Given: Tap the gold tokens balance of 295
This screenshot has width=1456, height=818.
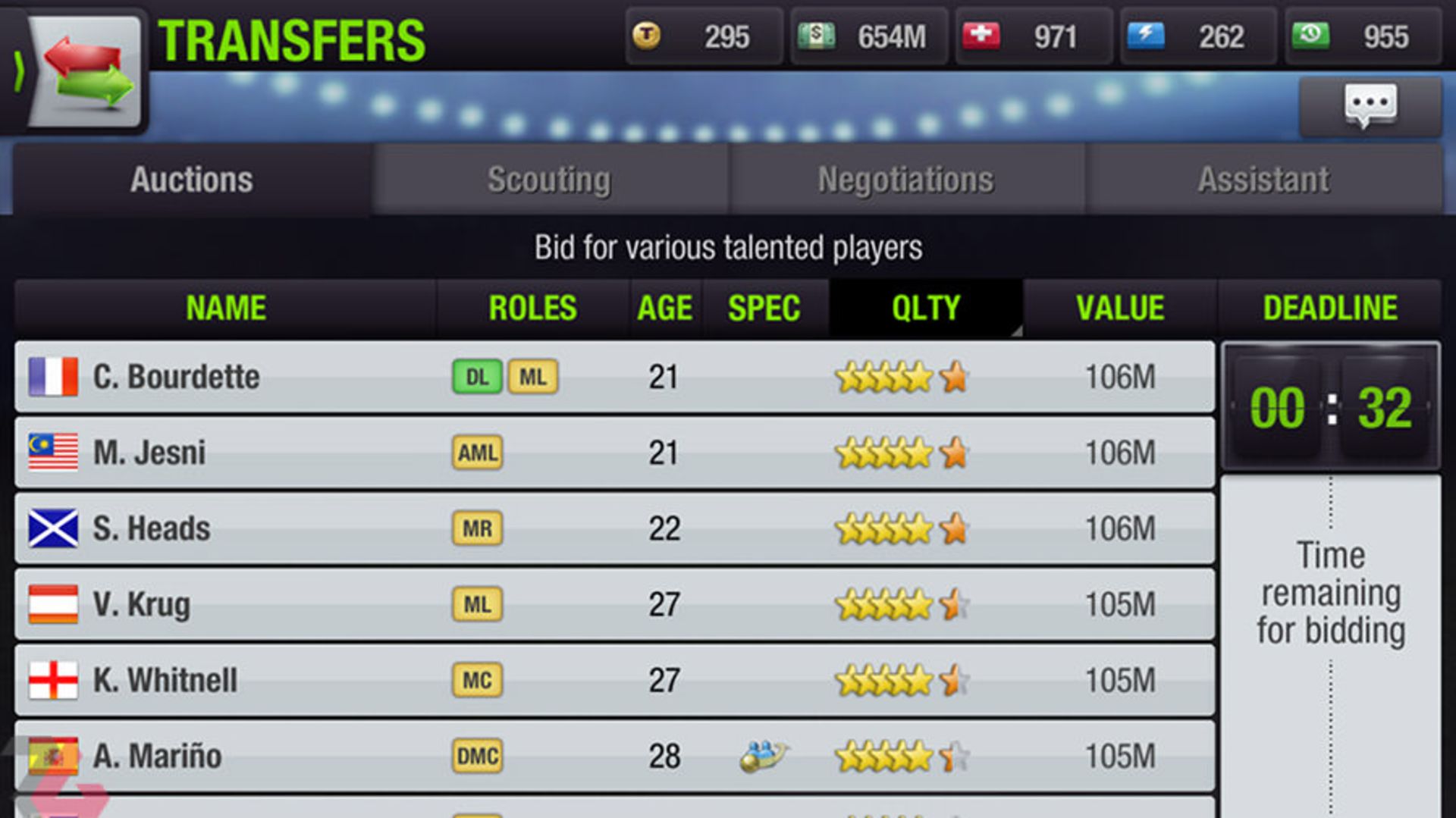Looking at the screenshot, I should 703,36.
